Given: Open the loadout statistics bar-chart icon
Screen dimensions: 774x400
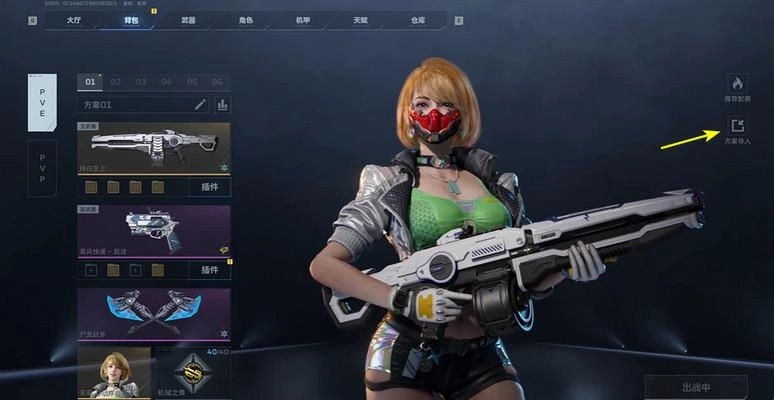Looking at the screenshot, I should pos(222,104).
